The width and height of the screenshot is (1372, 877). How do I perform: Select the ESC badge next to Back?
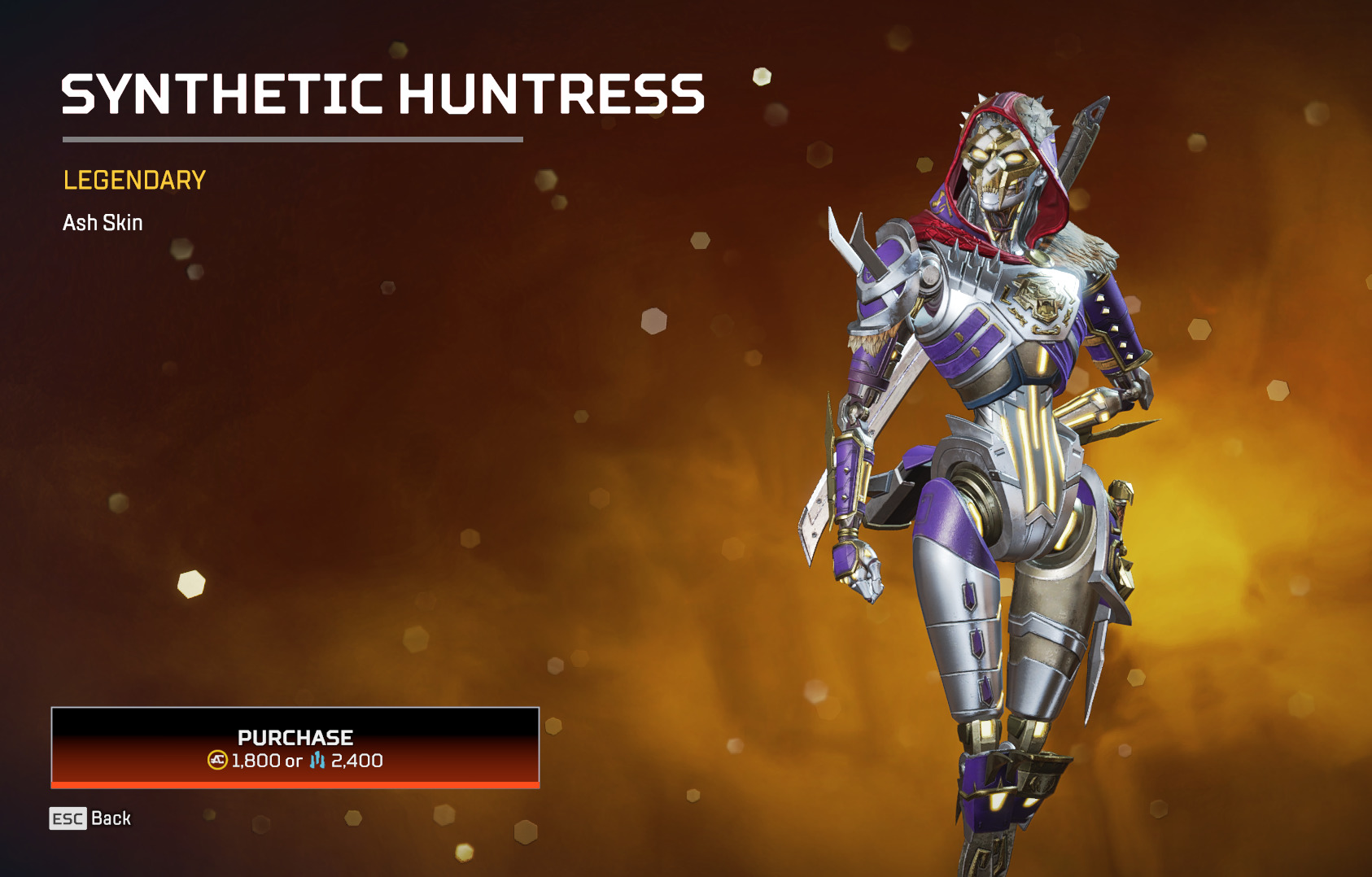pyautogui.click(x=69, y=818)
